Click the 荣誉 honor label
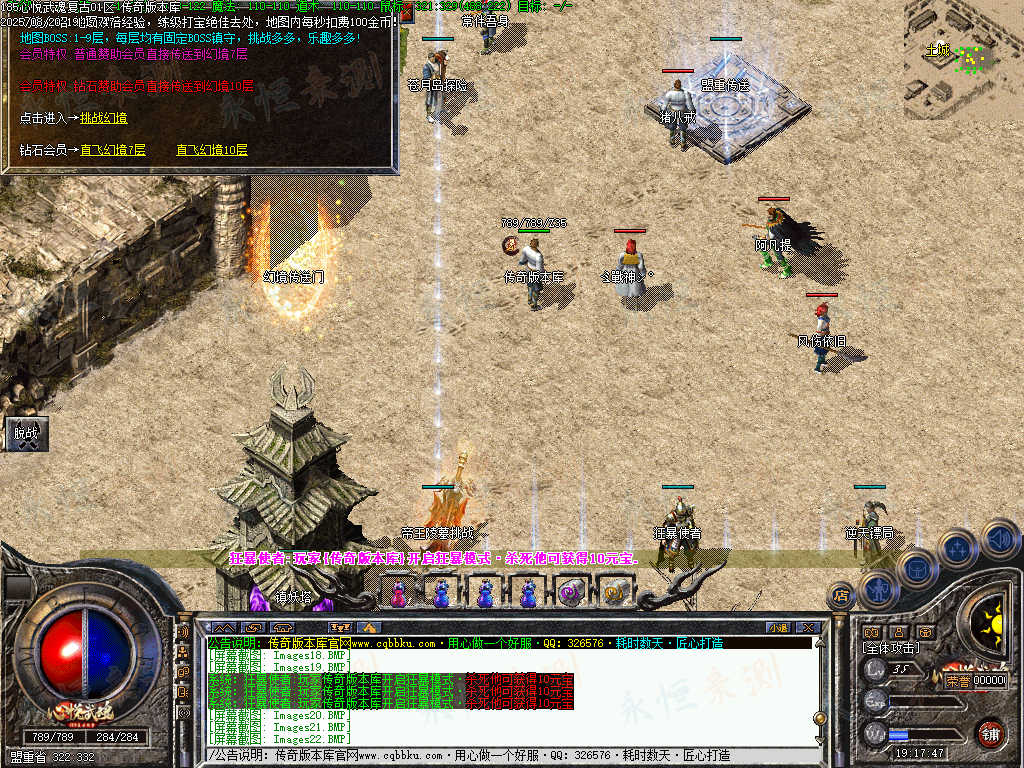 pyautogui.click(x=957, y=680)
